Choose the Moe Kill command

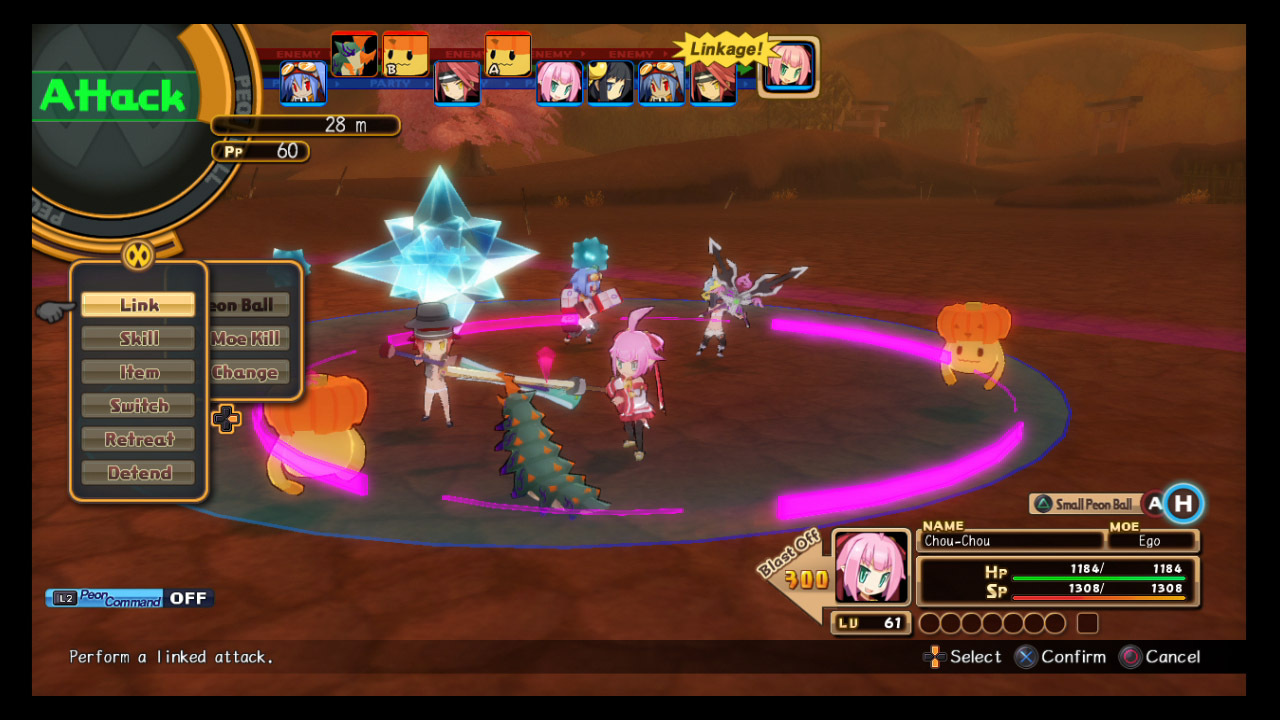247,339
